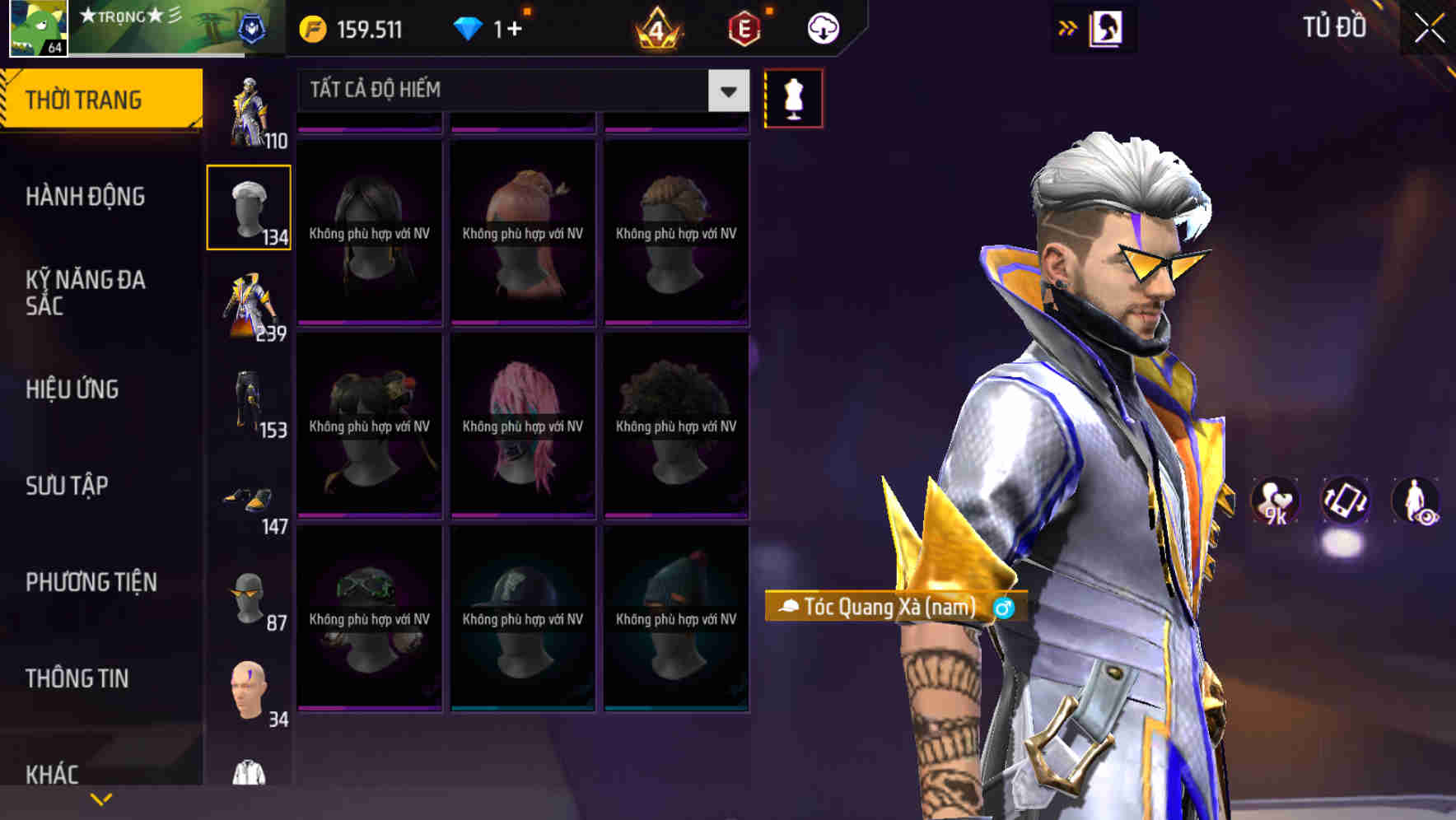Expand the double-chevron panel near top right

(x=1067, y=27)
